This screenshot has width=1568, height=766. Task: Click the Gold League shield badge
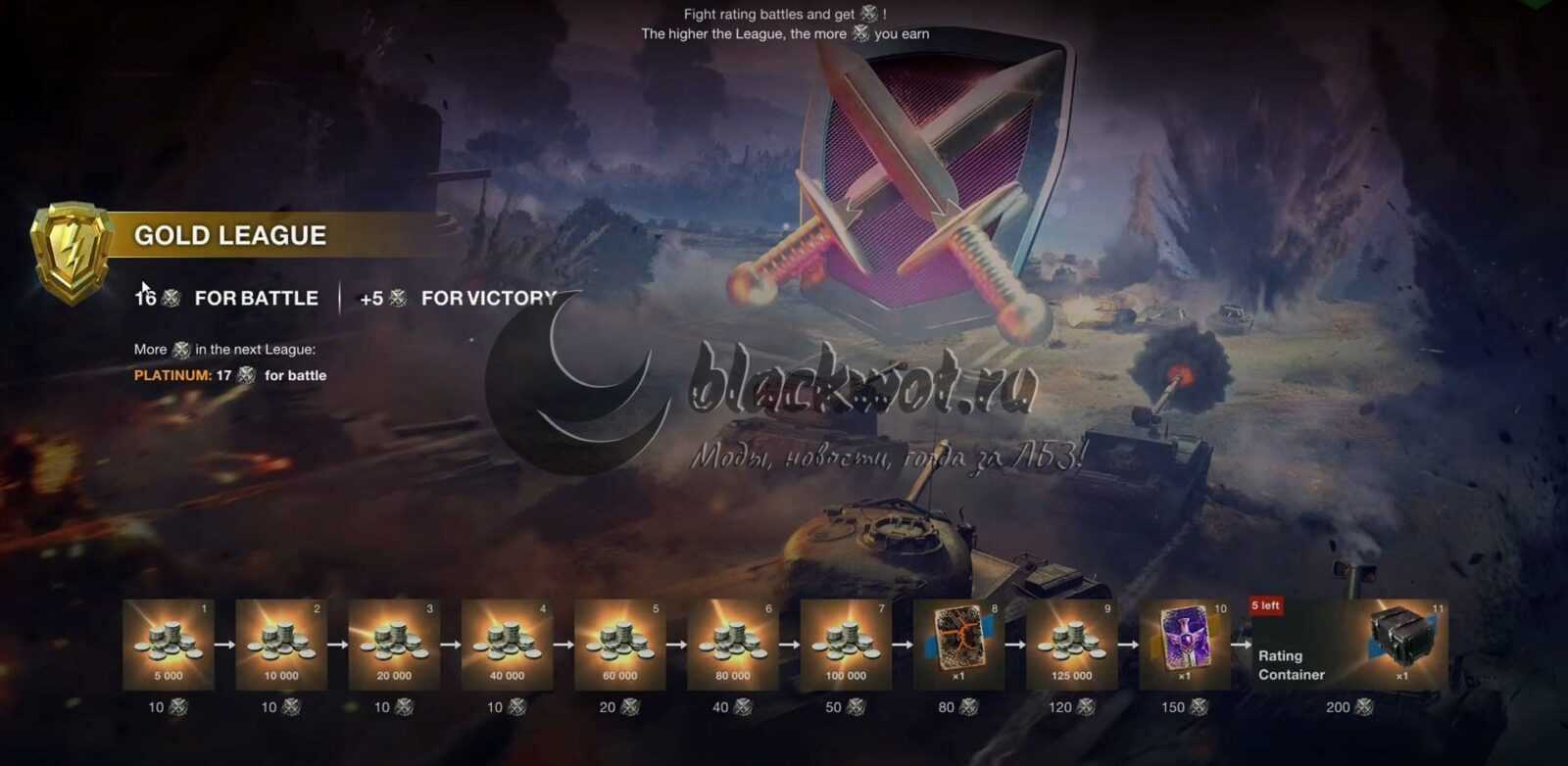[72, 251]
